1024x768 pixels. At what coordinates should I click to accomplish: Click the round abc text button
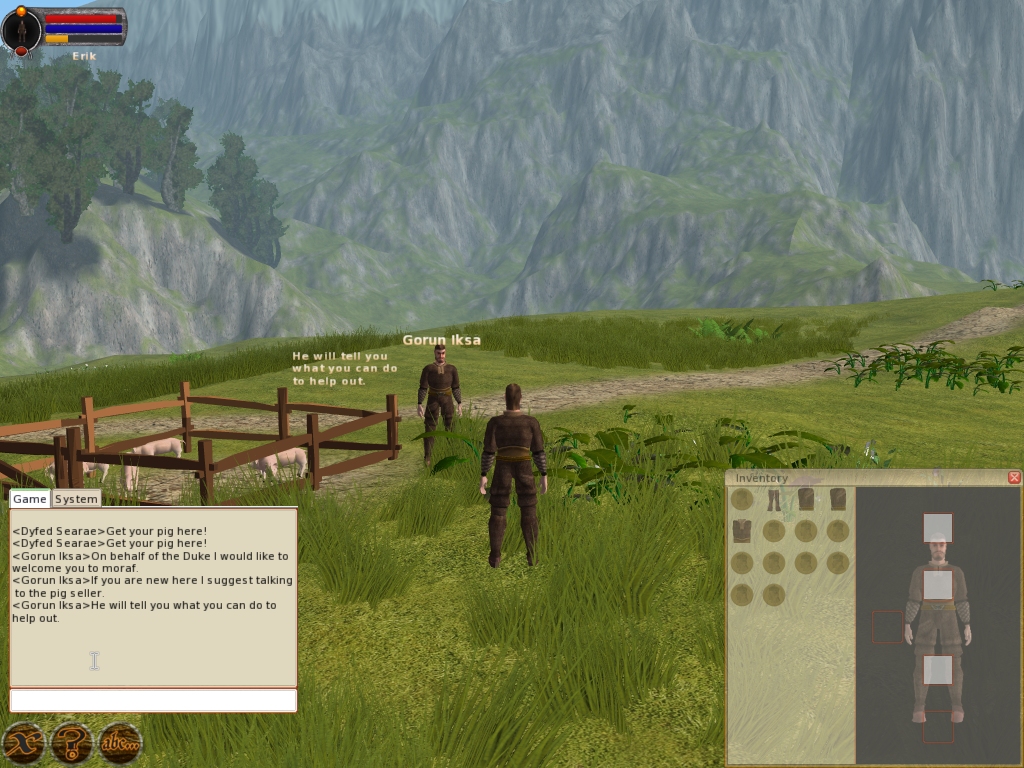(x=121, y=743)
